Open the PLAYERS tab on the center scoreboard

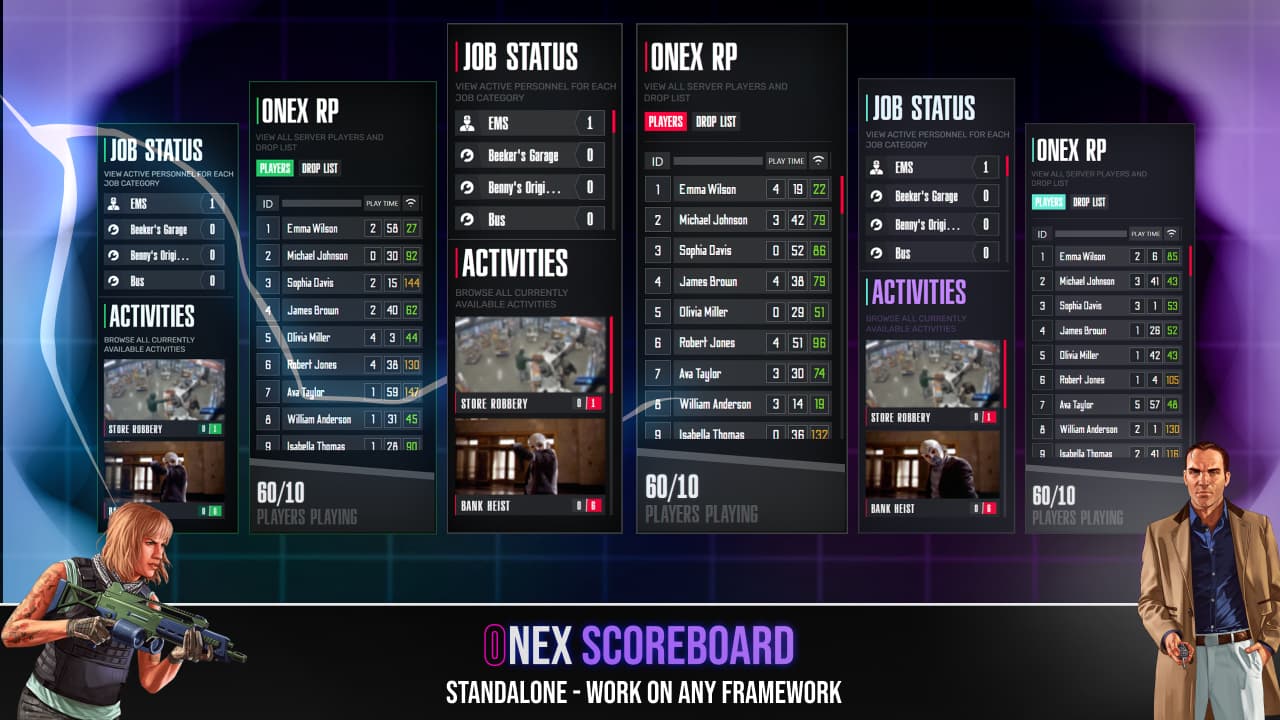pyautogui.click(x=664, y=121)
